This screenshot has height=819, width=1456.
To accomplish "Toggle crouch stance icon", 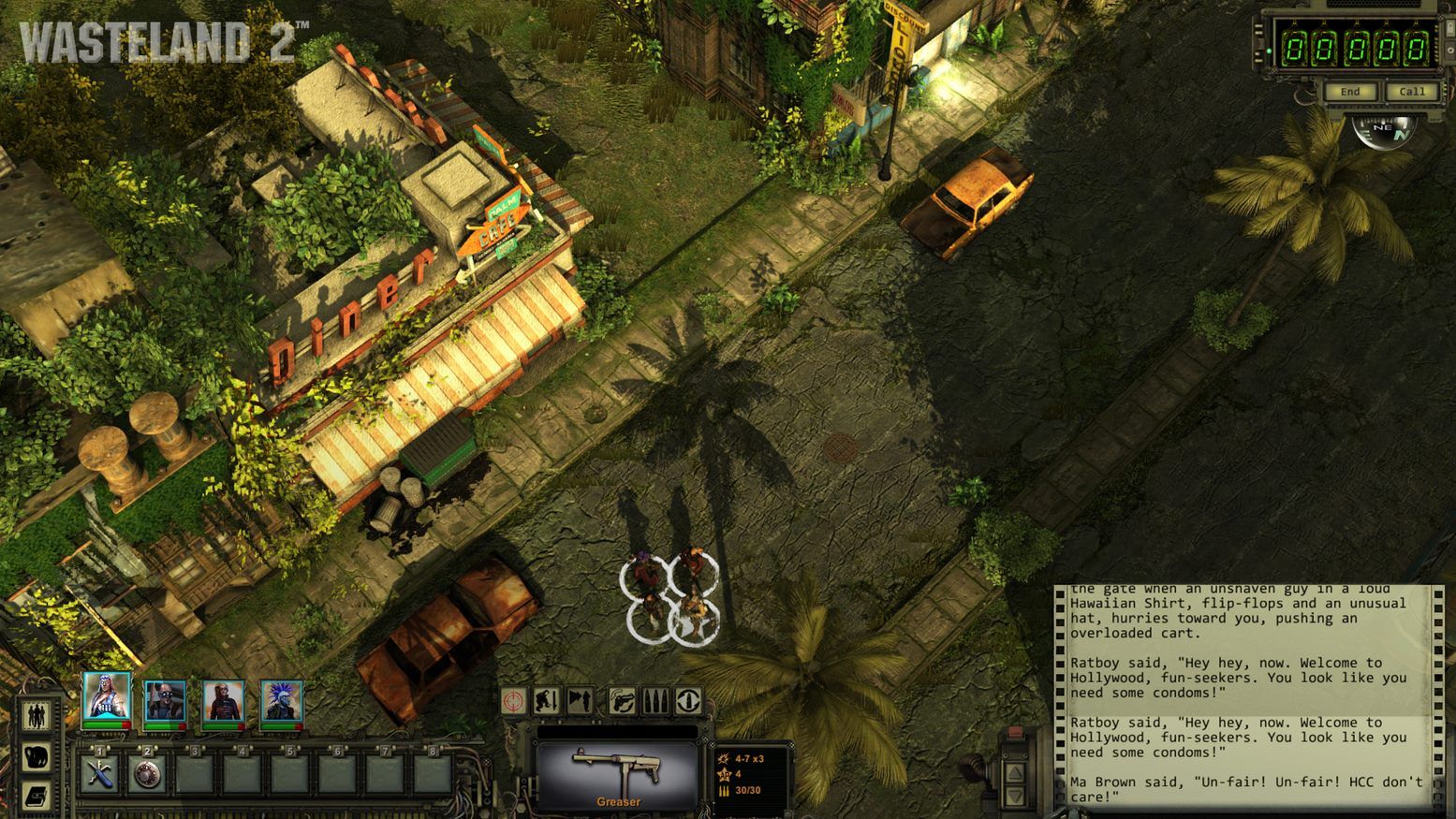I will (547, 700).
